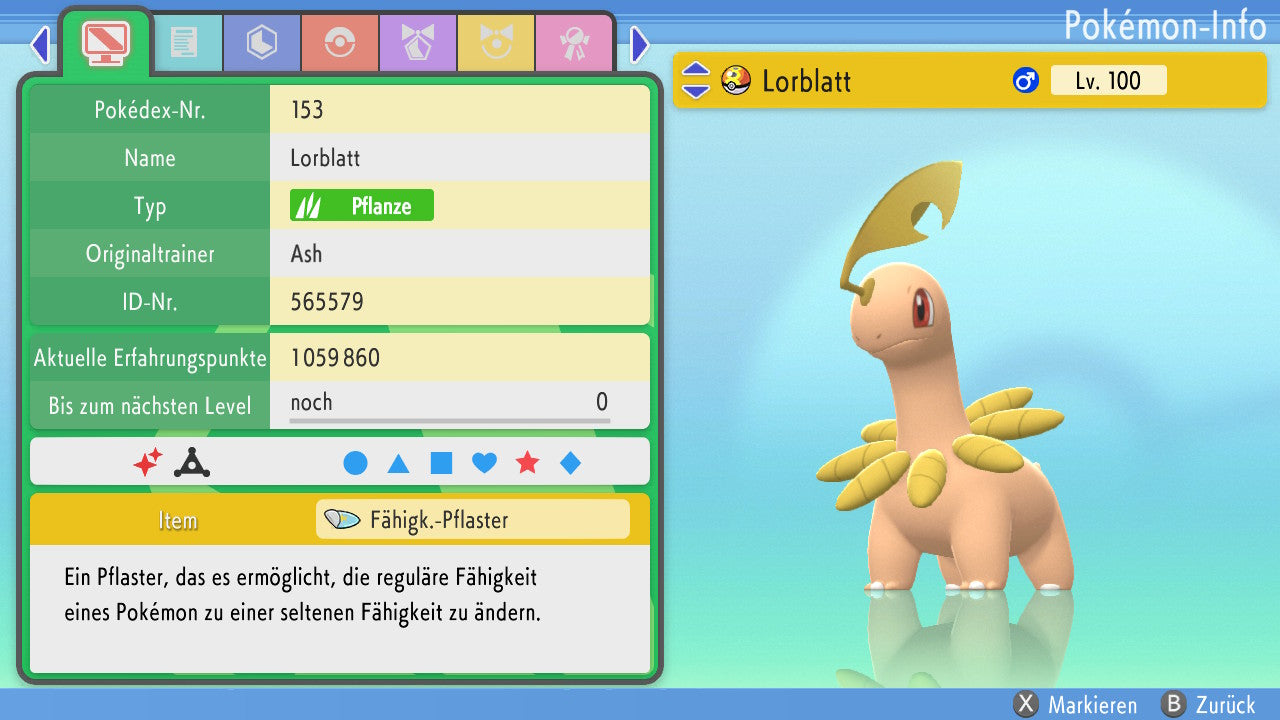
Task: Select the held item Fähigk.-Pflaster
Action: tap(472, 520)
